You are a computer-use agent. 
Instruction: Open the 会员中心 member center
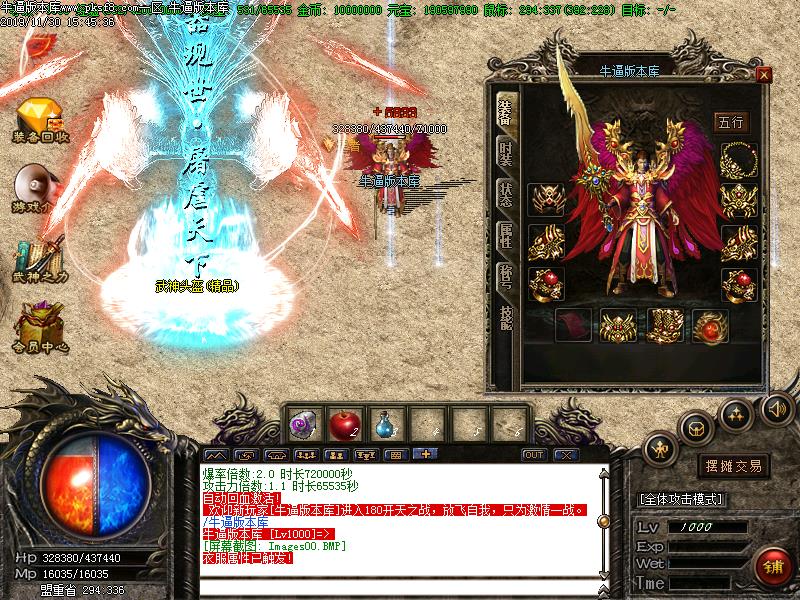(x=40, y=328)
